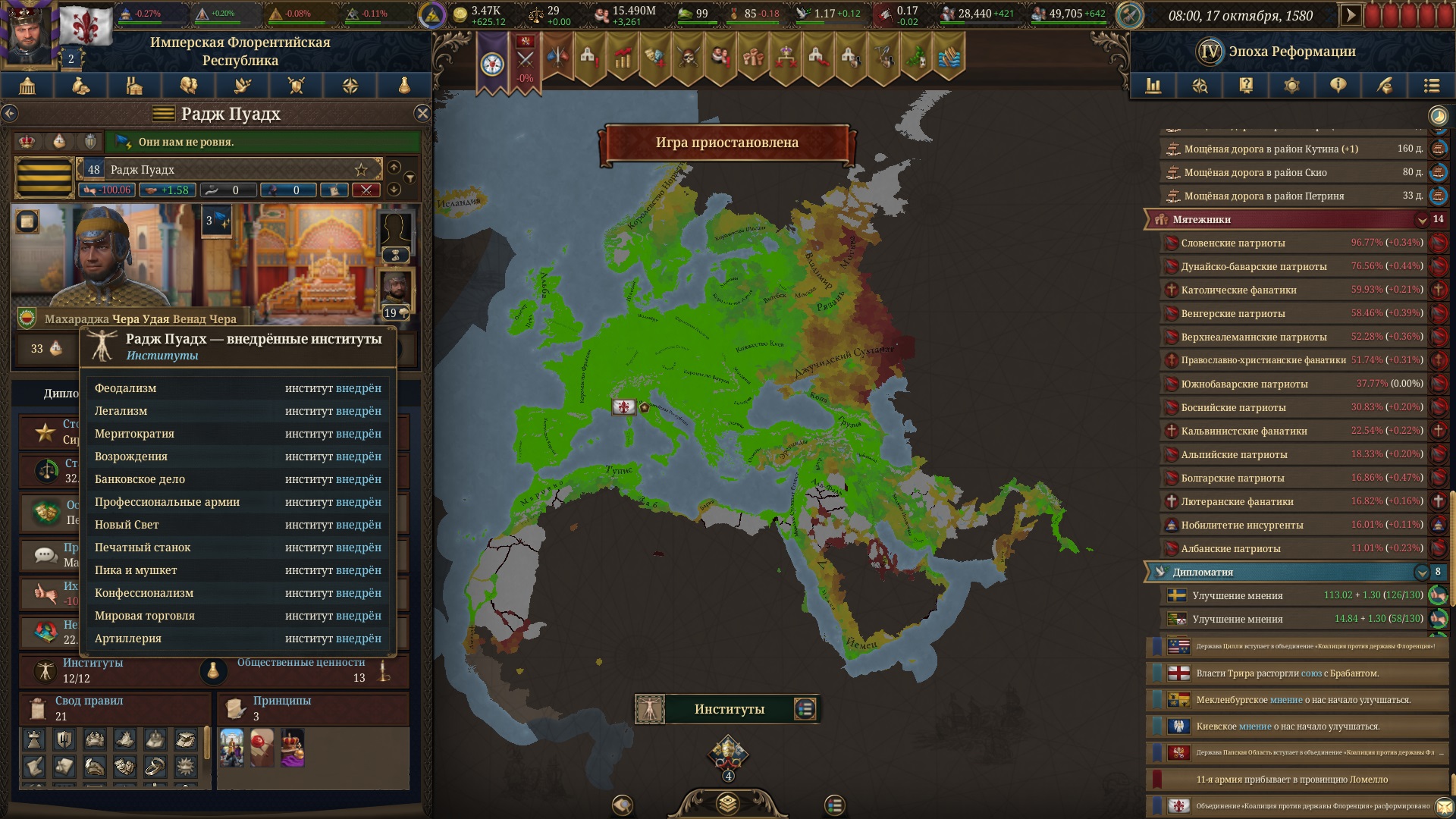The width and height of the screenshot is (1456, 819).
Task: Select Словенские патриоты rebel row
Action: click(1289, 243)
